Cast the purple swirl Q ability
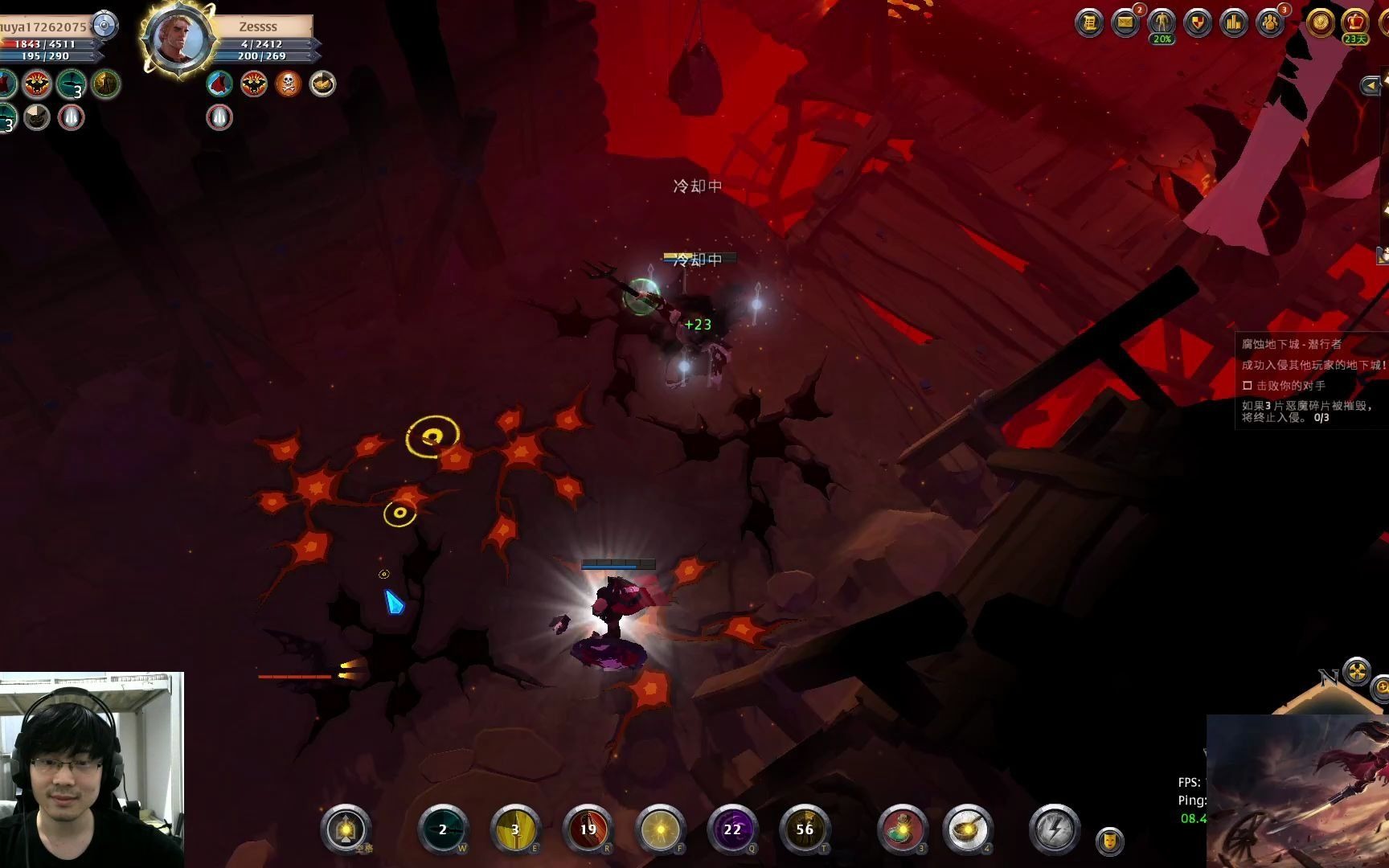The height and width of the screenshot is (868, 1389). 732,829
